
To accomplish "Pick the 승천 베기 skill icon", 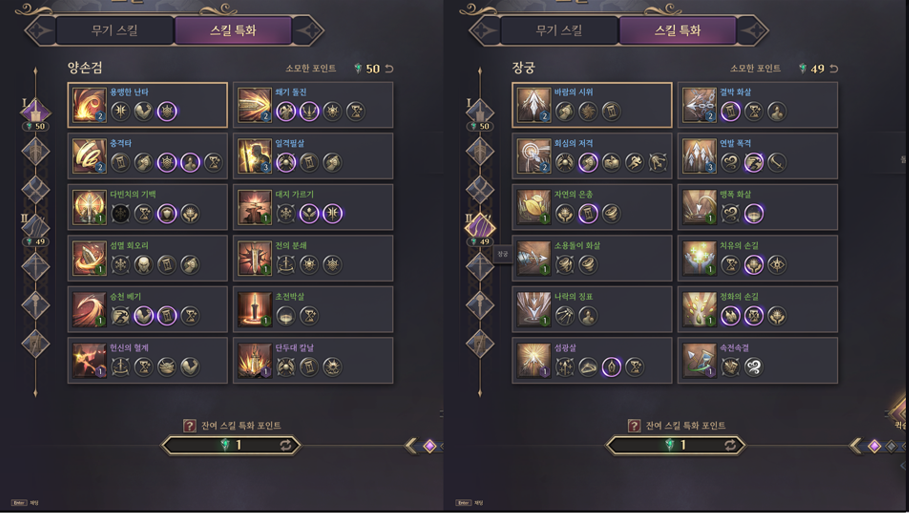I will [89, 309].
